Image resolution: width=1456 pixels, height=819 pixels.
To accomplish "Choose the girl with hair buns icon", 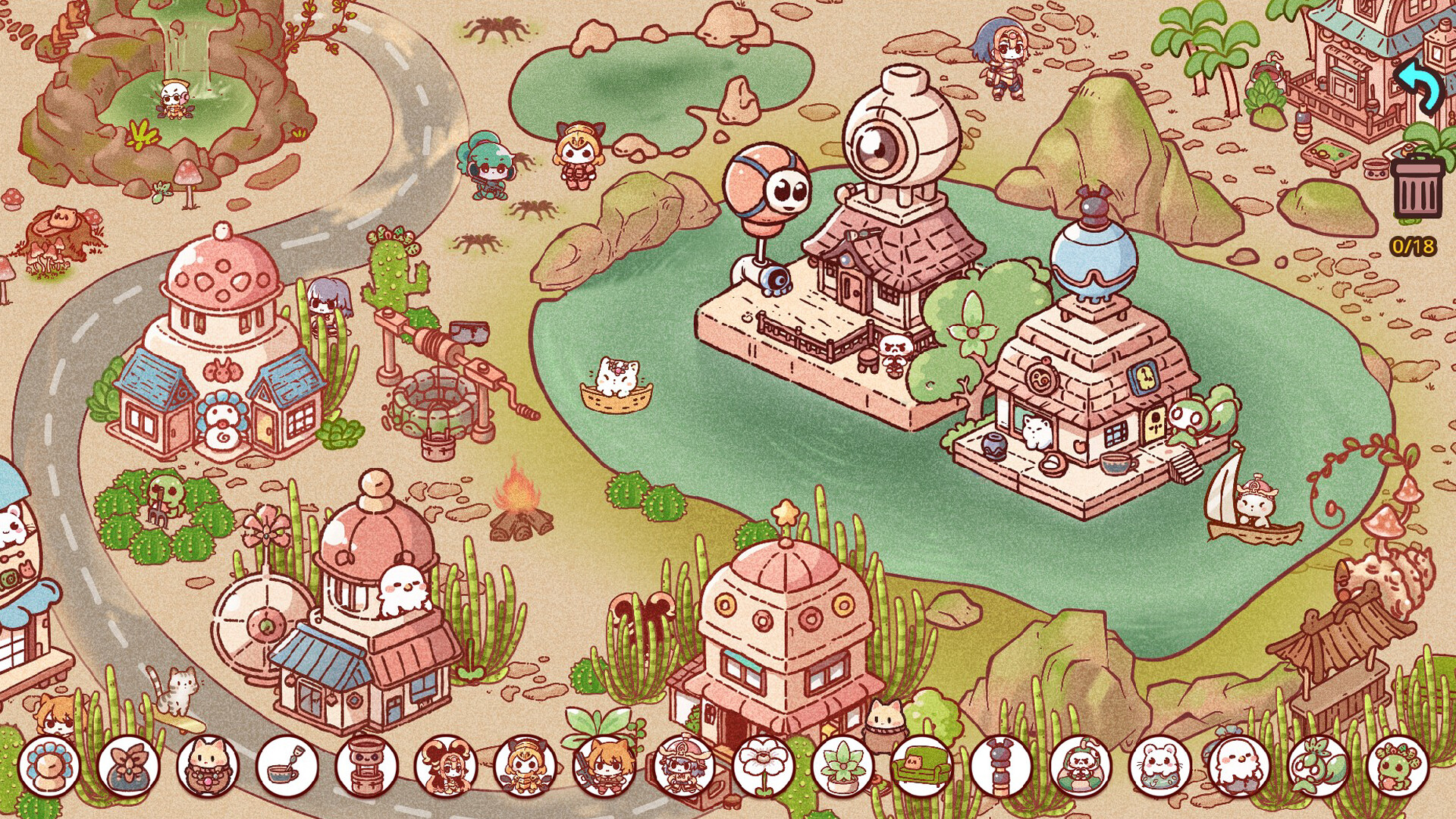I will [x=446, y=766].
